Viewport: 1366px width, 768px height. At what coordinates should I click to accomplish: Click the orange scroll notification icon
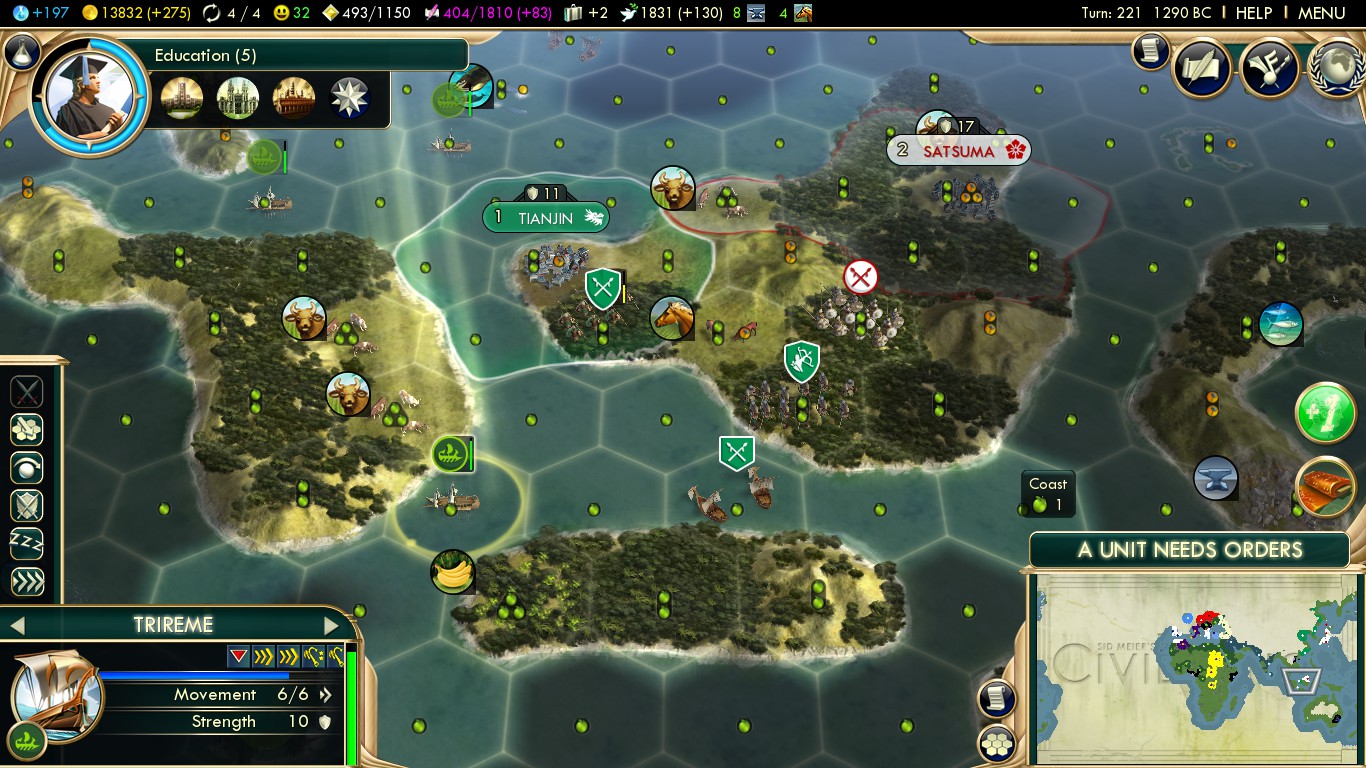[x=1325, y=487]
